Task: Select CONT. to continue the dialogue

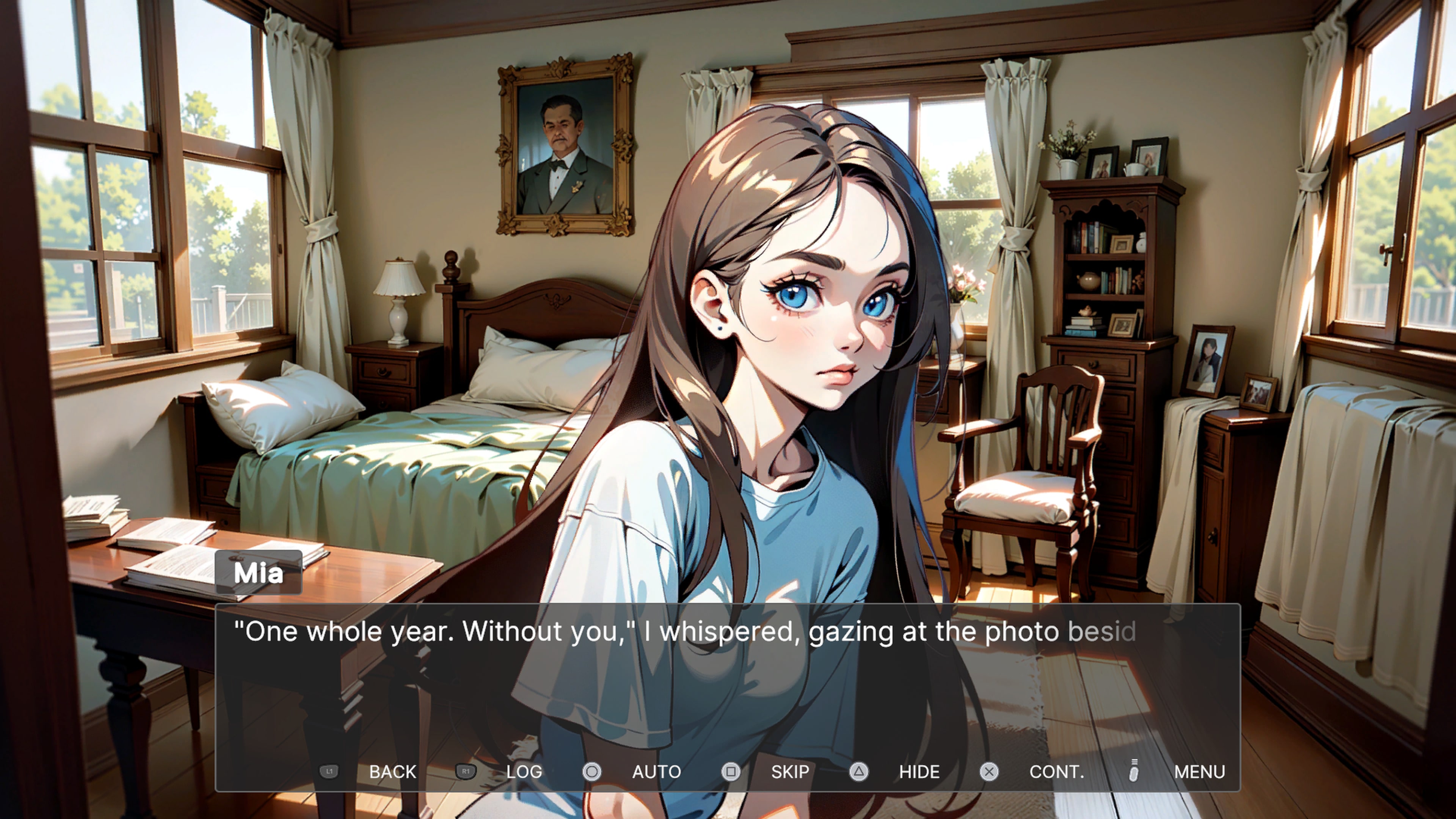Action: click(1056, 772)
